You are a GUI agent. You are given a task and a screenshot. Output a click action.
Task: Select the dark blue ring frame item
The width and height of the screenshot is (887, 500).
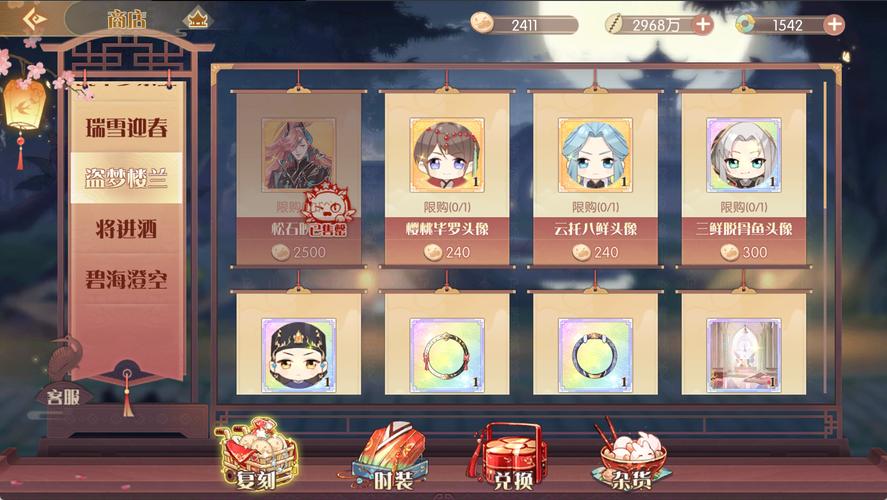(x=595, y=354)
